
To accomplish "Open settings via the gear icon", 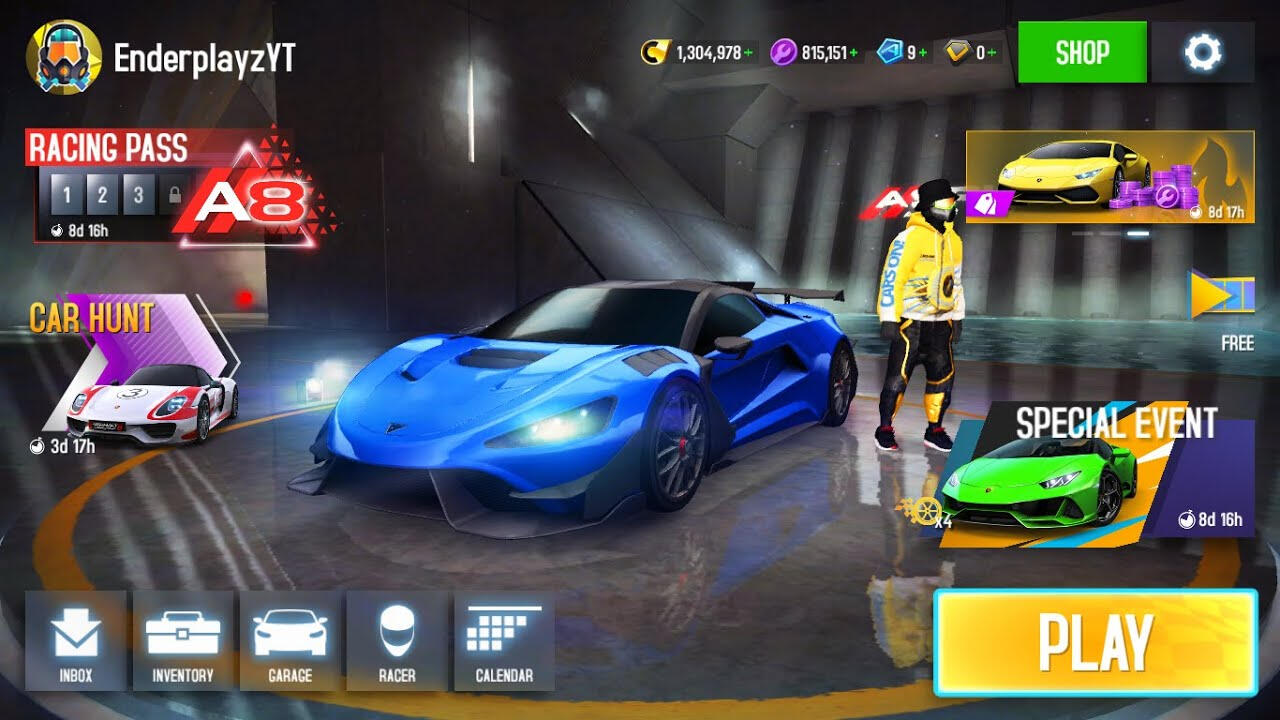I will coord(1202,52).
